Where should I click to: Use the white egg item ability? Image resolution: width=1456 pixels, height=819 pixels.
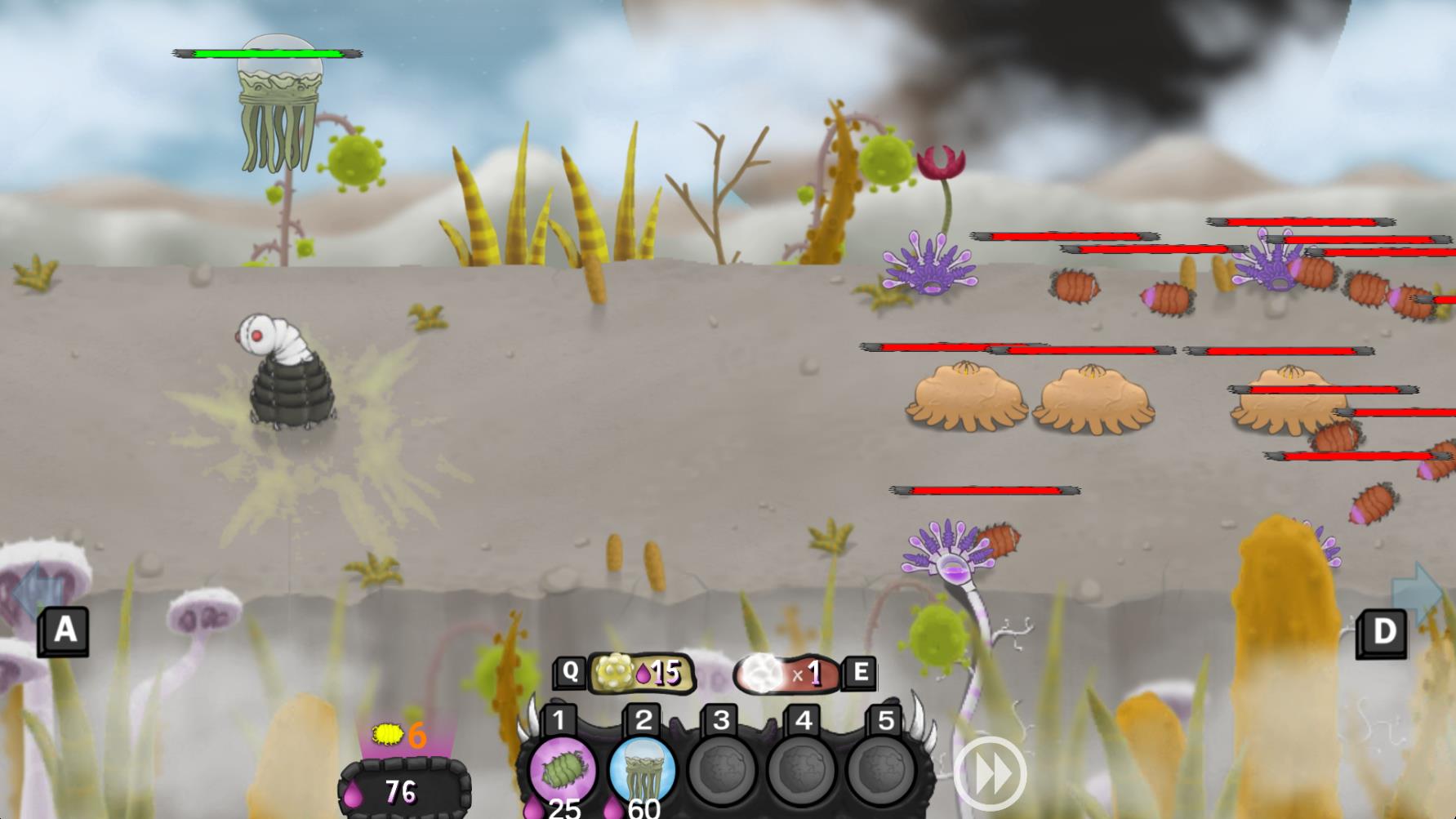[786, 674]
